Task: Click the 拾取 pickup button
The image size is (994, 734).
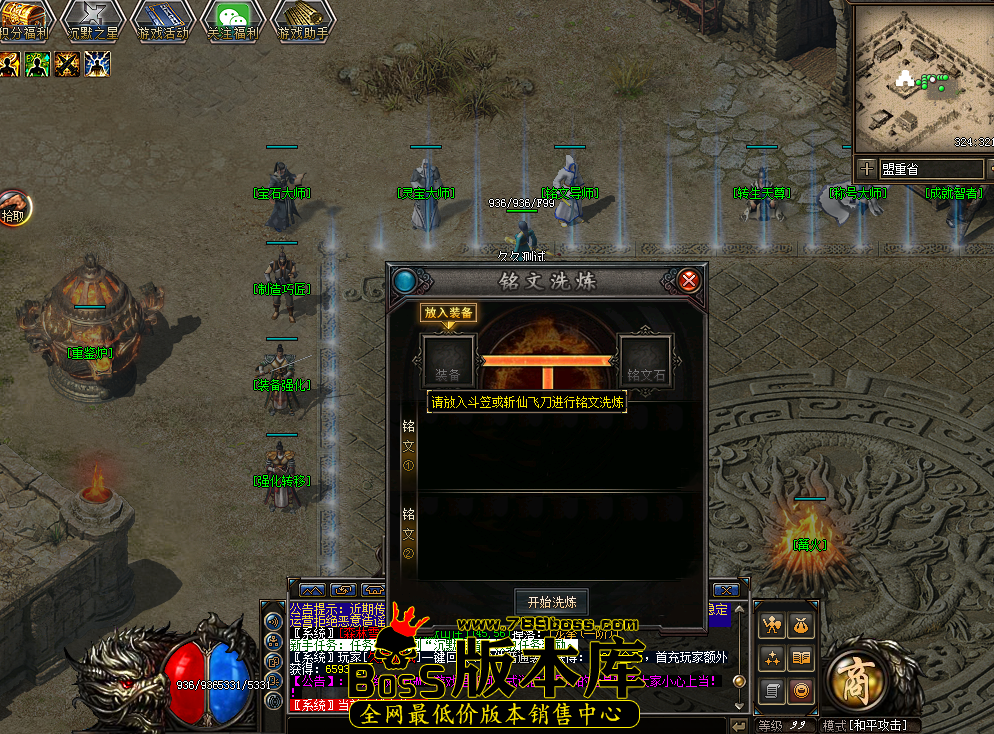Action: point(14,208)
